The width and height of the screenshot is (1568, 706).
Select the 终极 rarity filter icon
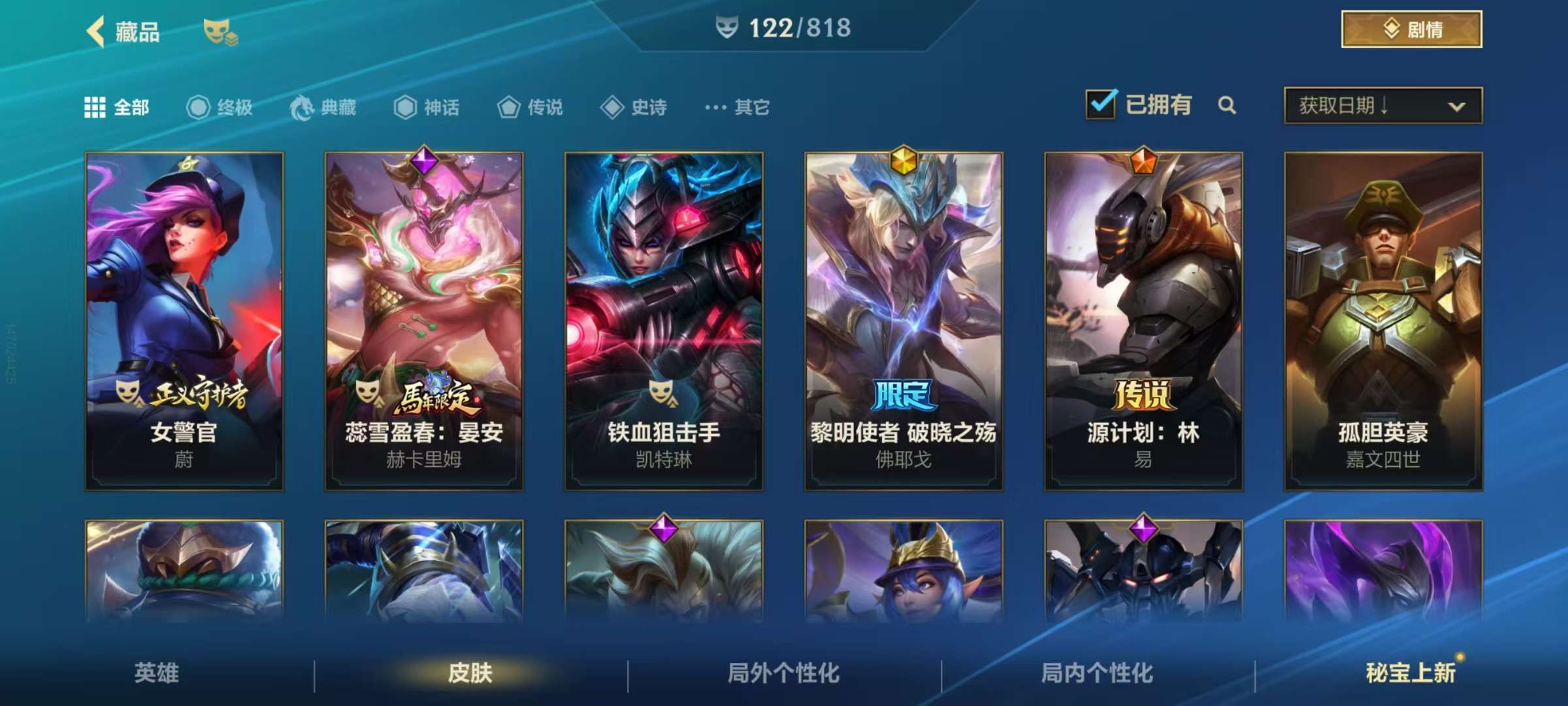(199, 108)
